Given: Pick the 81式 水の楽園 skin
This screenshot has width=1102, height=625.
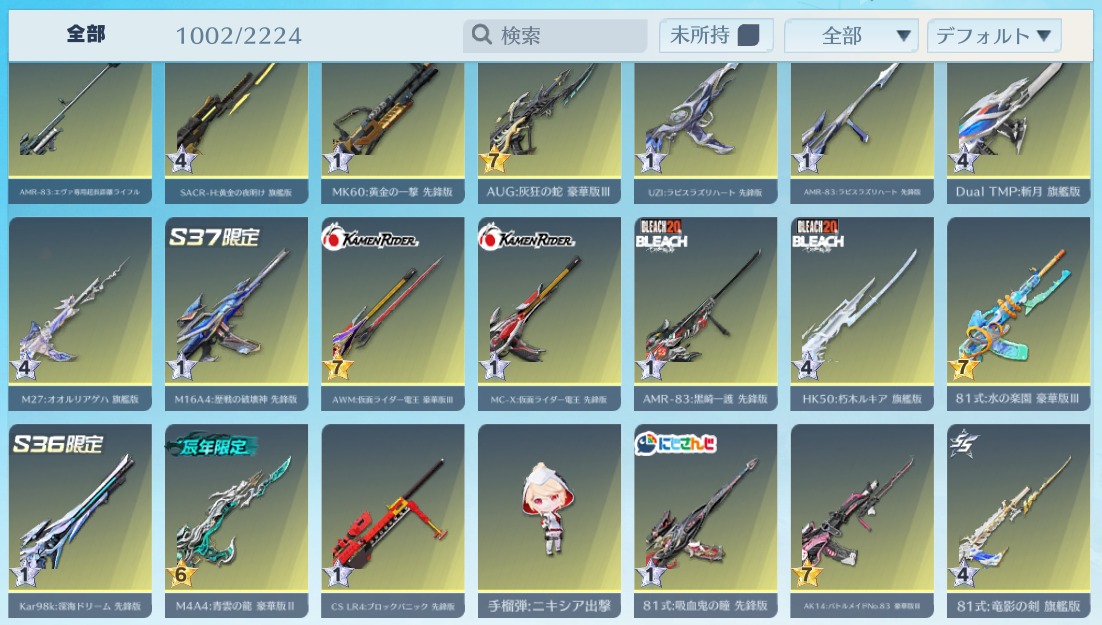Looking at the screenshot, I should pyautogui.click(x=1018, y=310).
